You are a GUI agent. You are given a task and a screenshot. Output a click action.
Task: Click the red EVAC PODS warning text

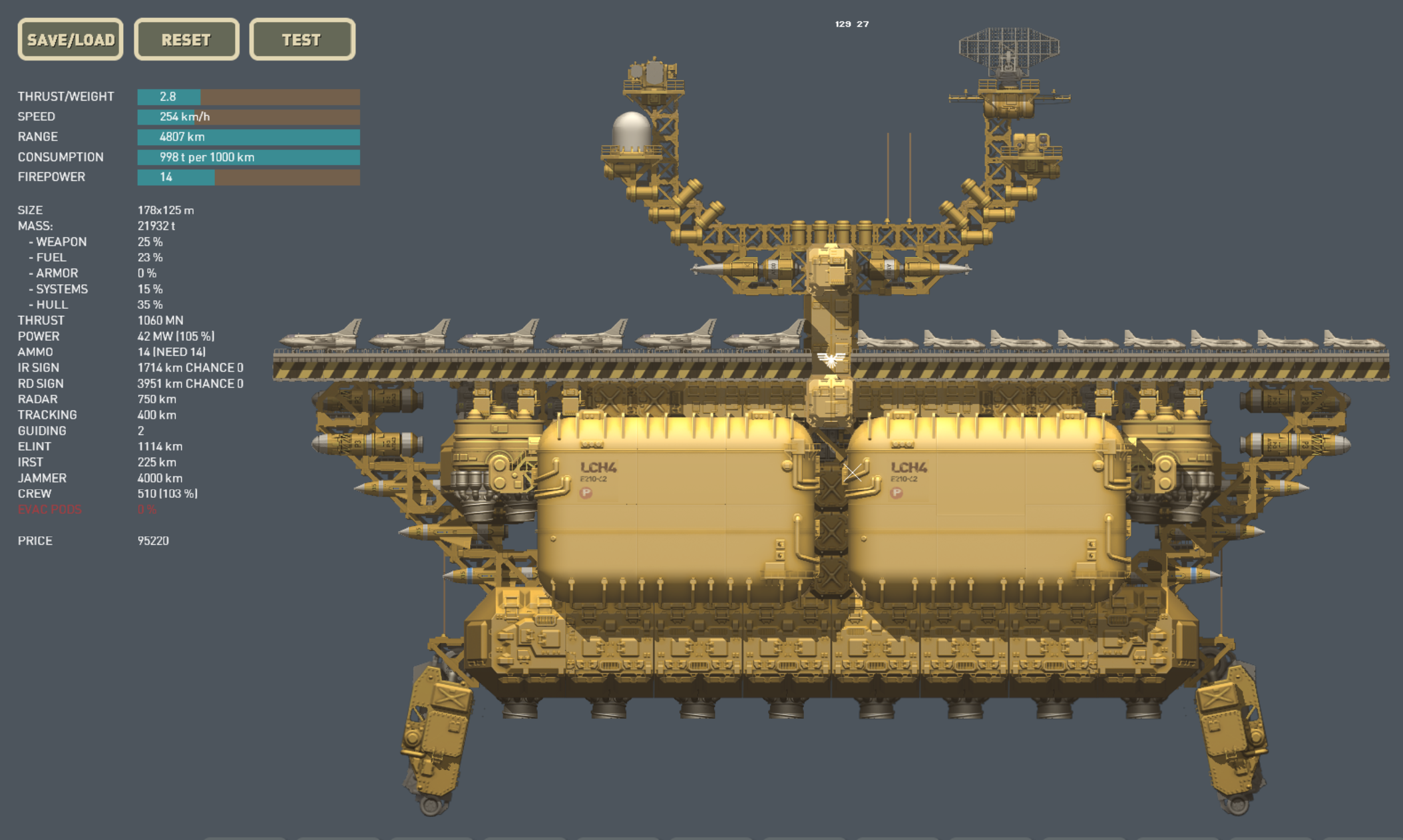coord(51,510)
